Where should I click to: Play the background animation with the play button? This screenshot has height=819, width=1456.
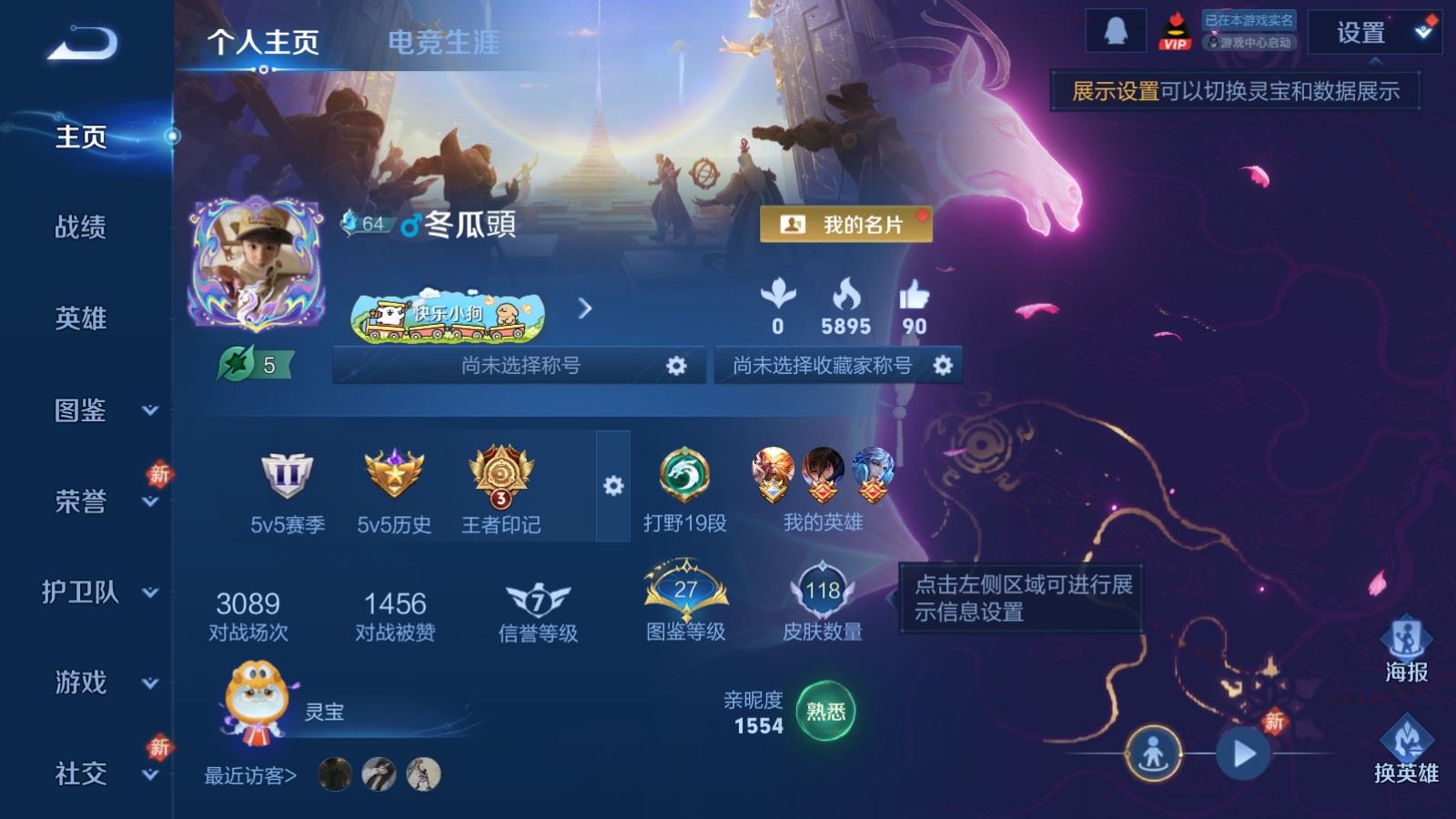pos(1243,753)
